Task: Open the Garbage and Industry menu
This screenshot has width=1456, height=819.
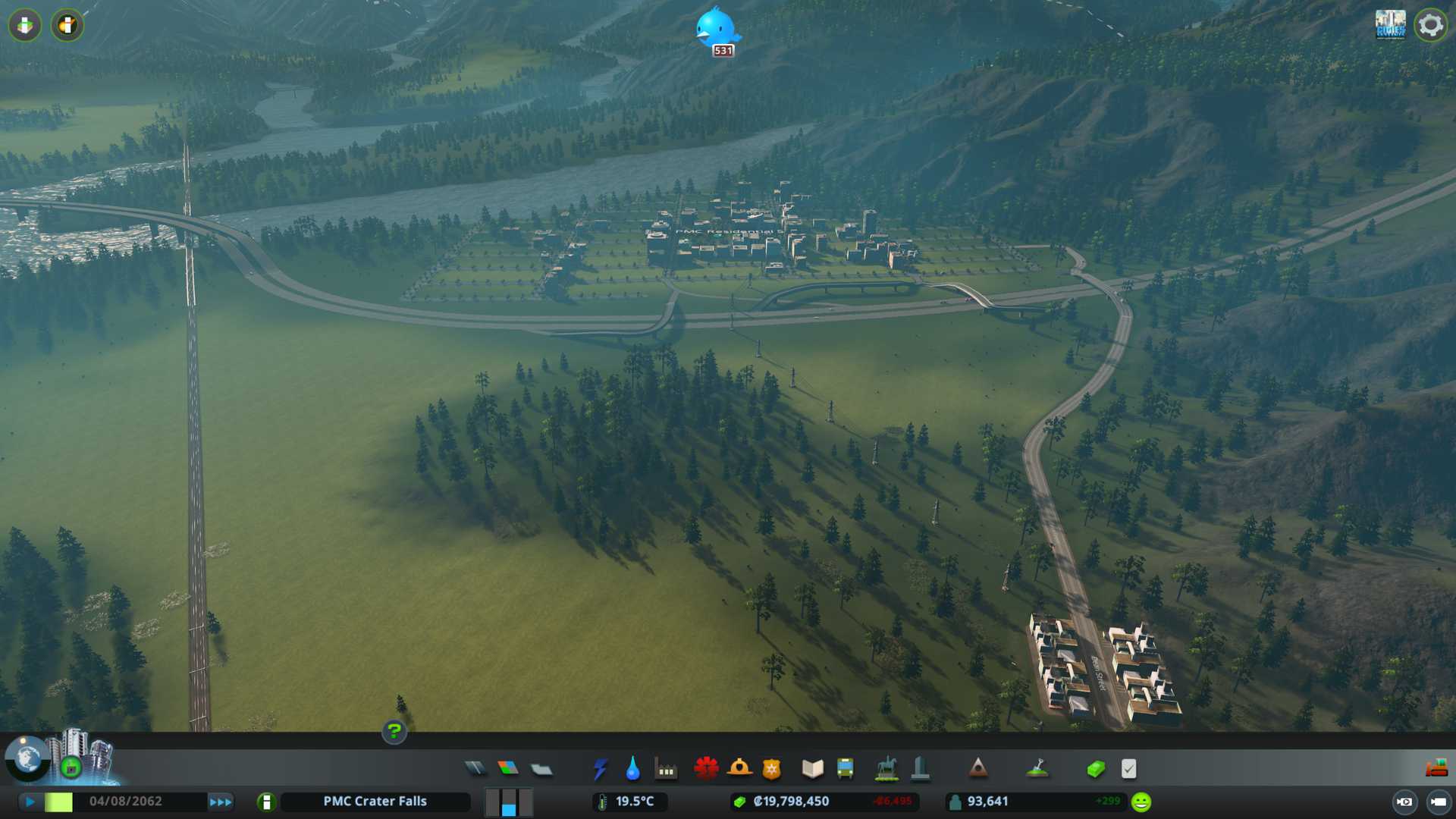Action: click(x=666, y=770)
